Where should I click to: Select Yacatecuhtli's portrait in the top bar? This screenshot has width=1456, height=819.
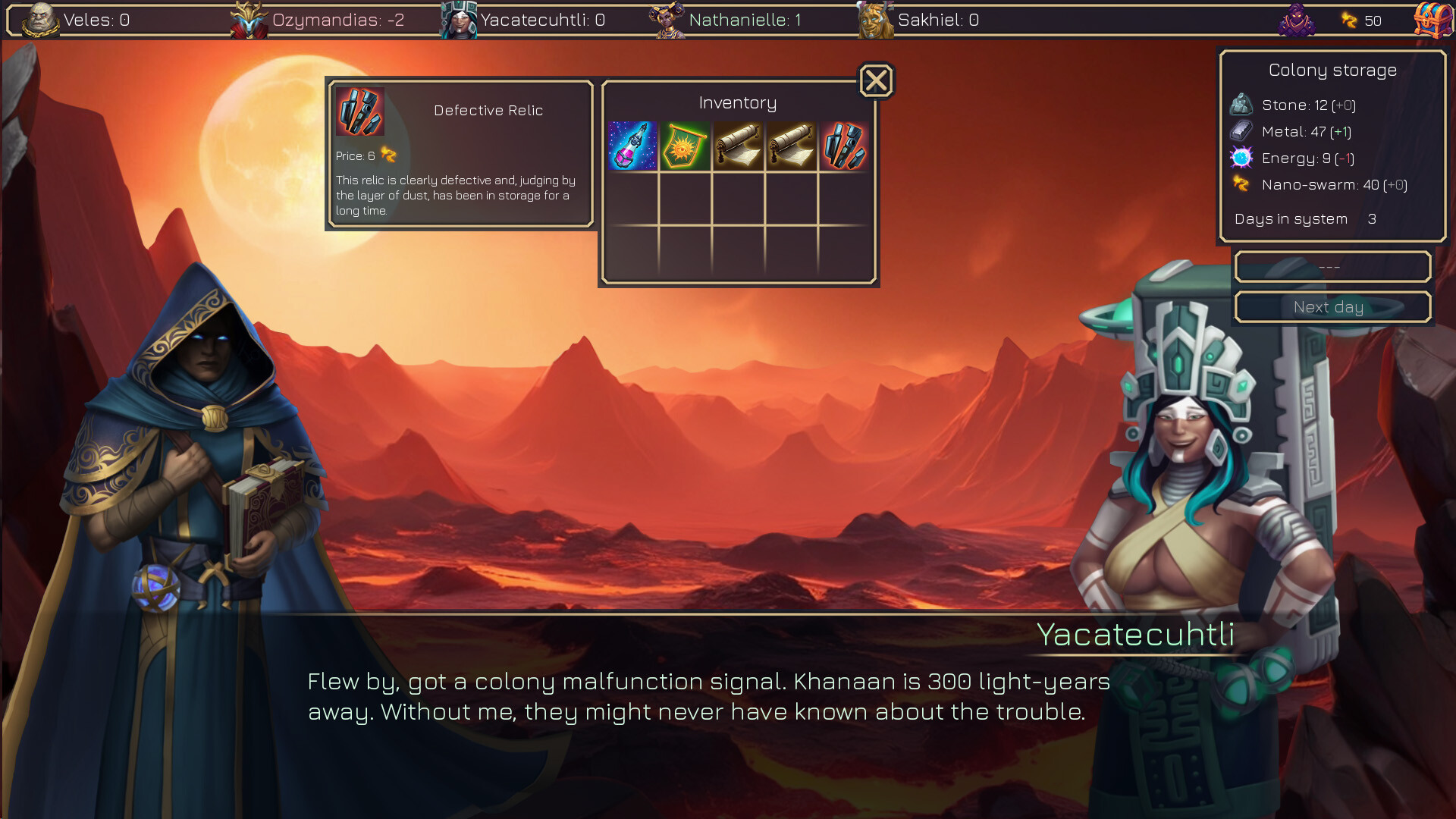point(459,19)
